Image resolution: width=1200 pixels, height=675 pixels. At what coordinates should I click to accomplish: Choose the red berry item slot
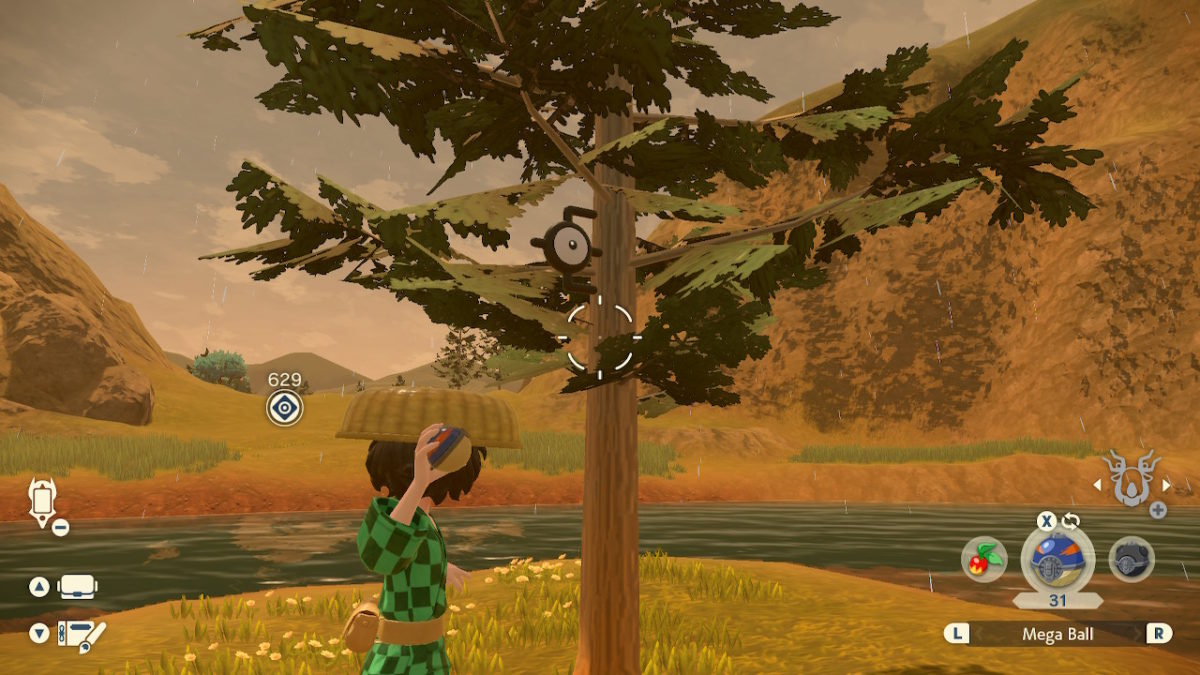tap(983, 559)
